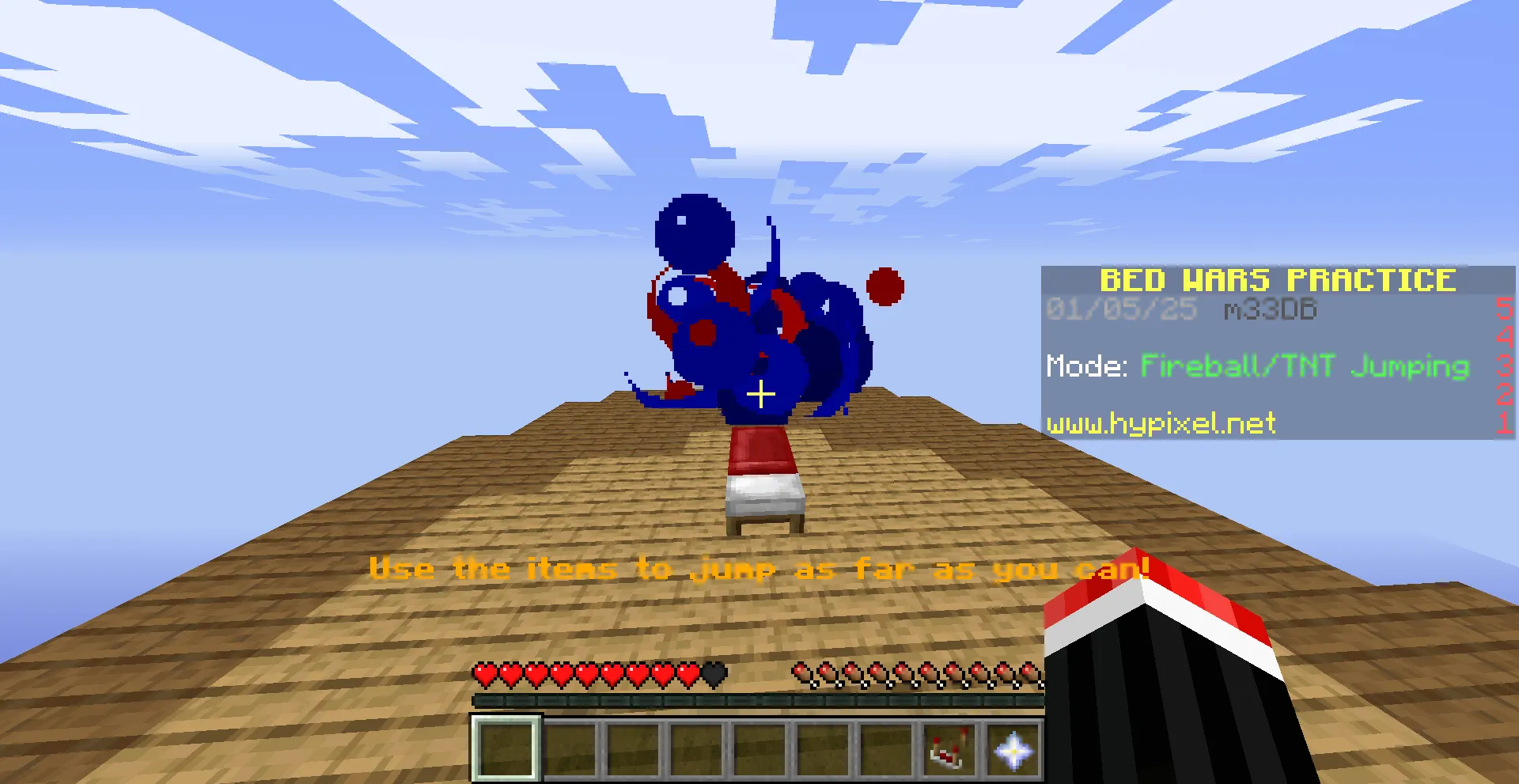Screen dimensions: 1519x784
Task: Click the yellow crosshair at screen center
Action: (x=760, y=393)
